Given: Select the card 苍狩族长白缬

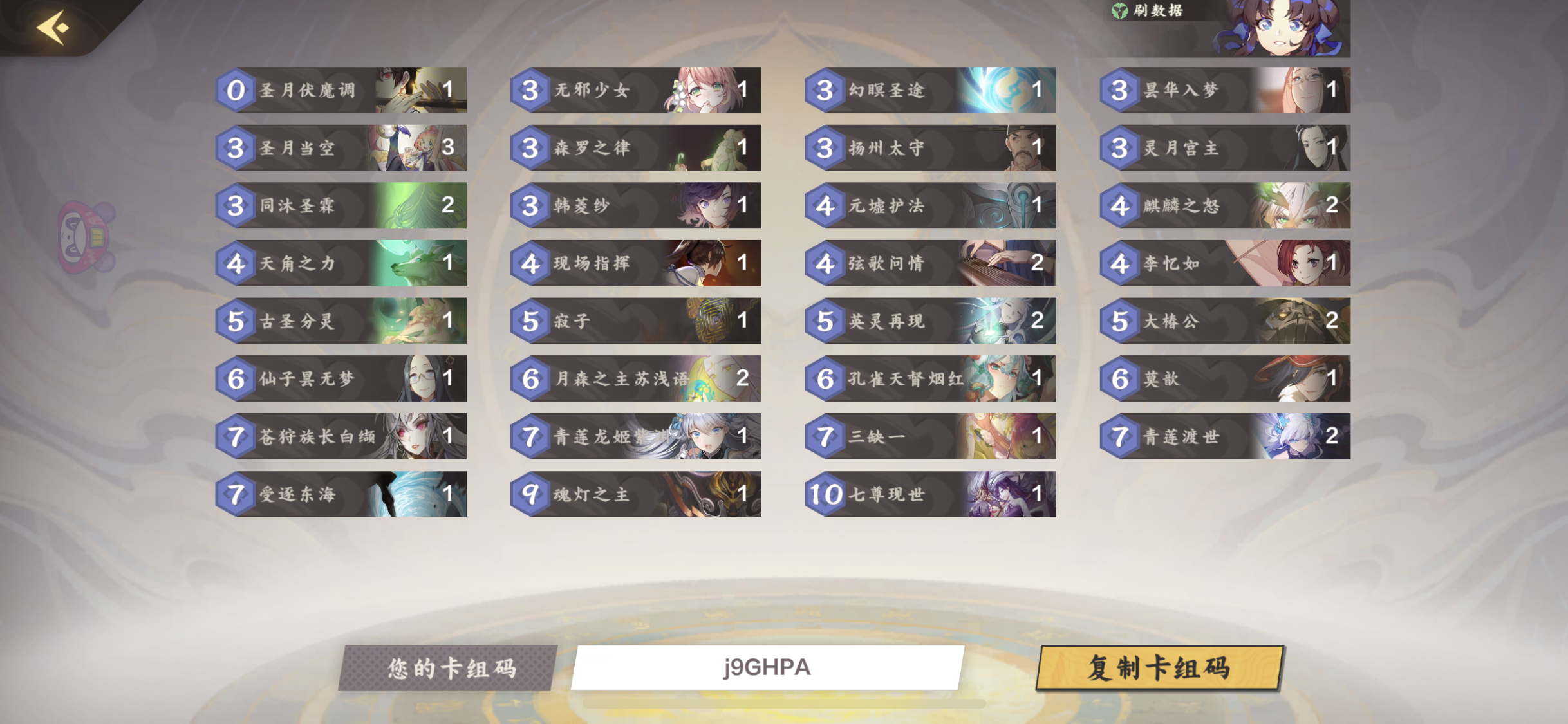Looking at the screenshot, I should 341,436.
